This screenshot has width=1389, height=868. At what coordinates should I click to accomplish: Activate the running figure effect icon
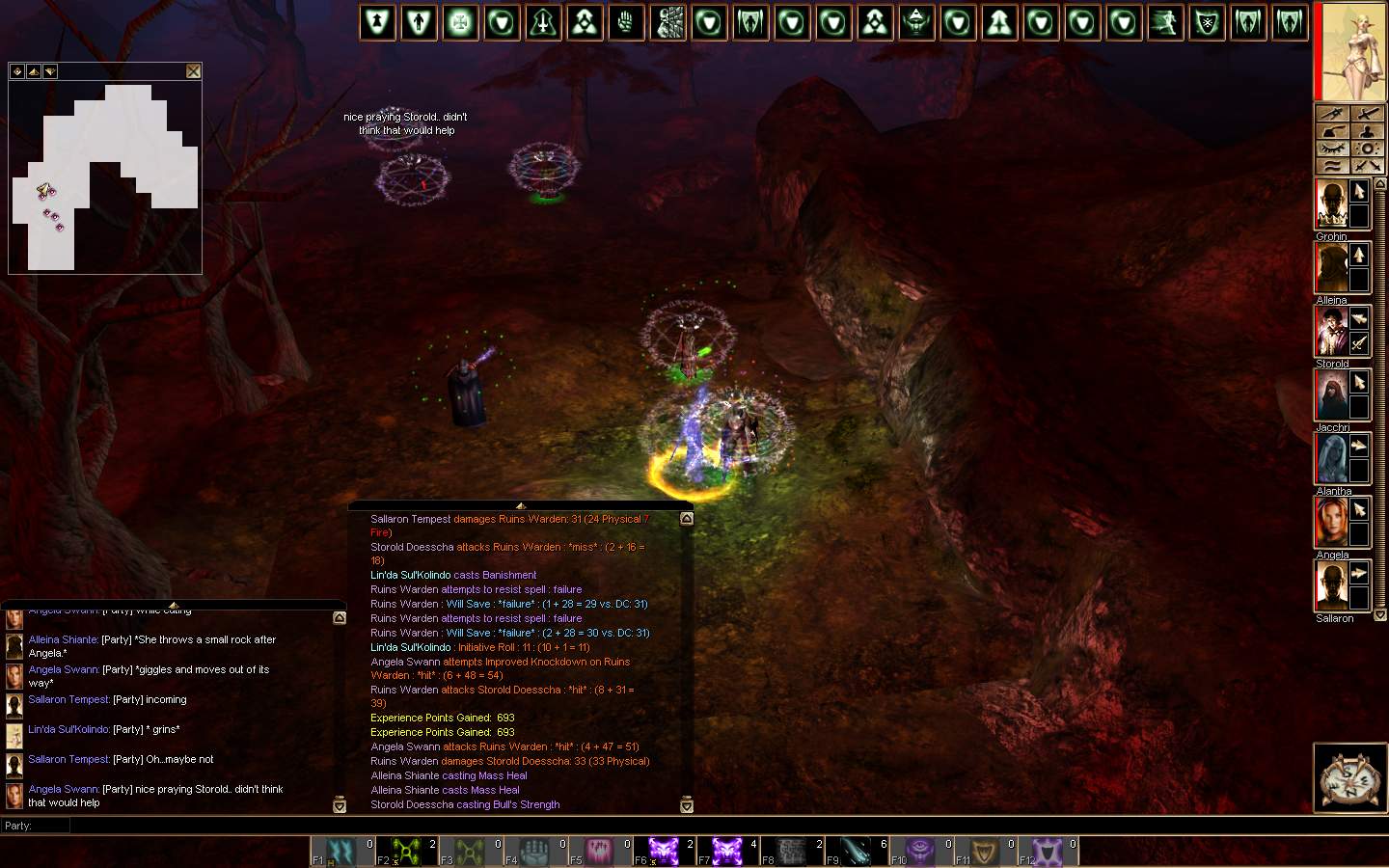pyautogui.click(x=1165, y=22)
